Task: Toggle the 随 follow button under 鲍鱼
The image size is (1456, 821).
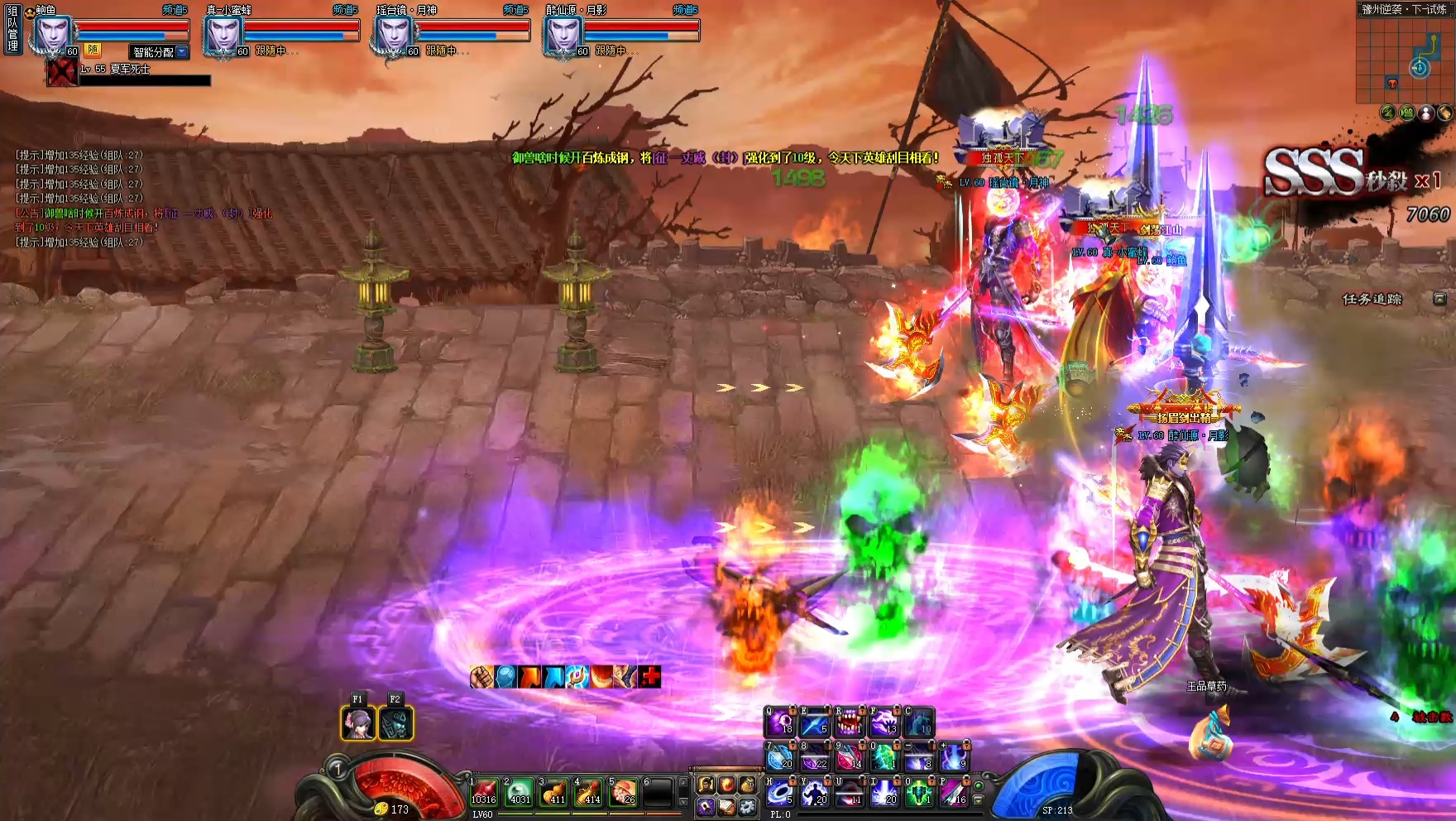Action: 93,50
